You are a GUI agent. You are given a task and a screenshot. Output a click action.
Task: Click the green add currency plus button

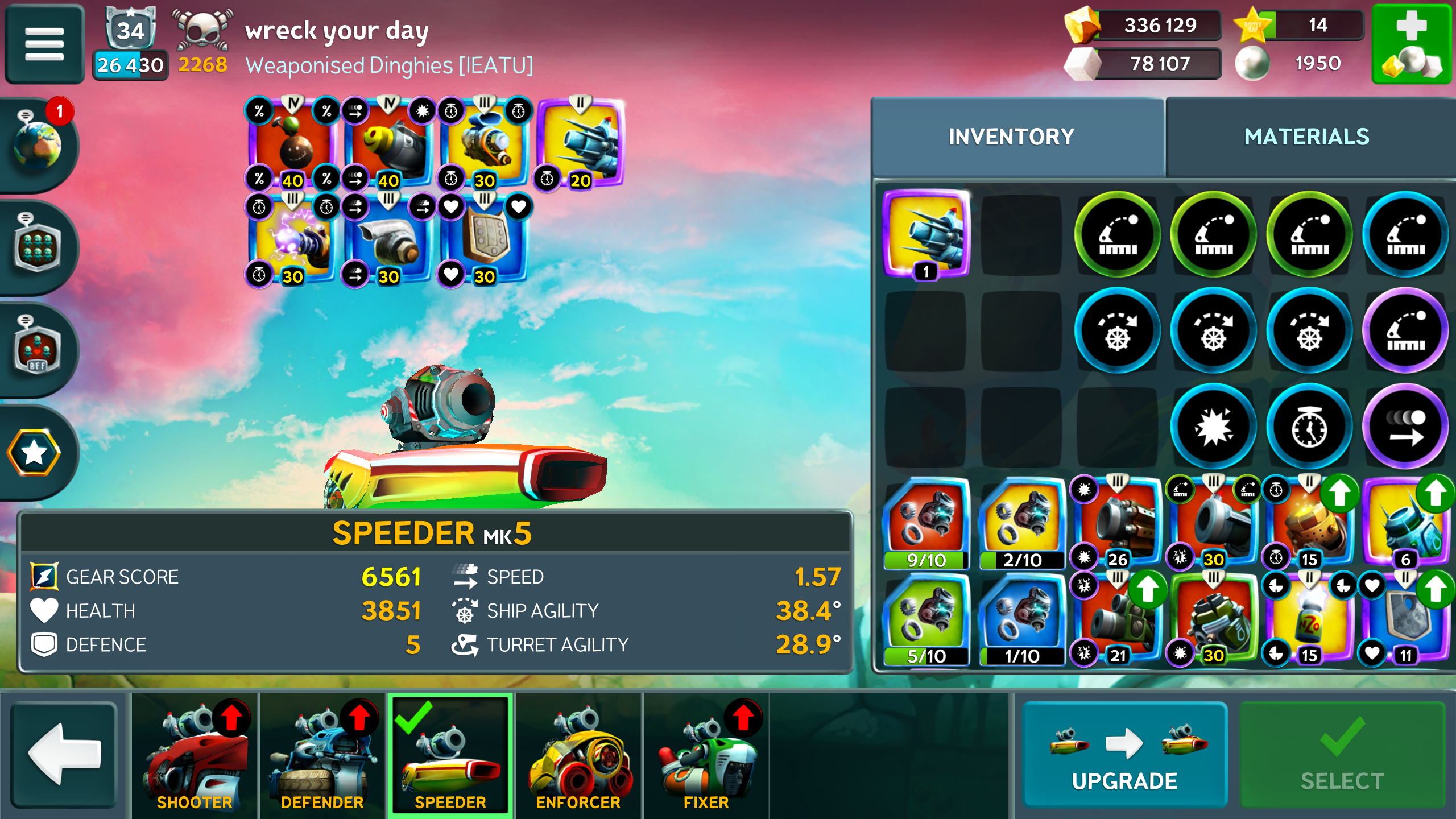pos(1412,44)
